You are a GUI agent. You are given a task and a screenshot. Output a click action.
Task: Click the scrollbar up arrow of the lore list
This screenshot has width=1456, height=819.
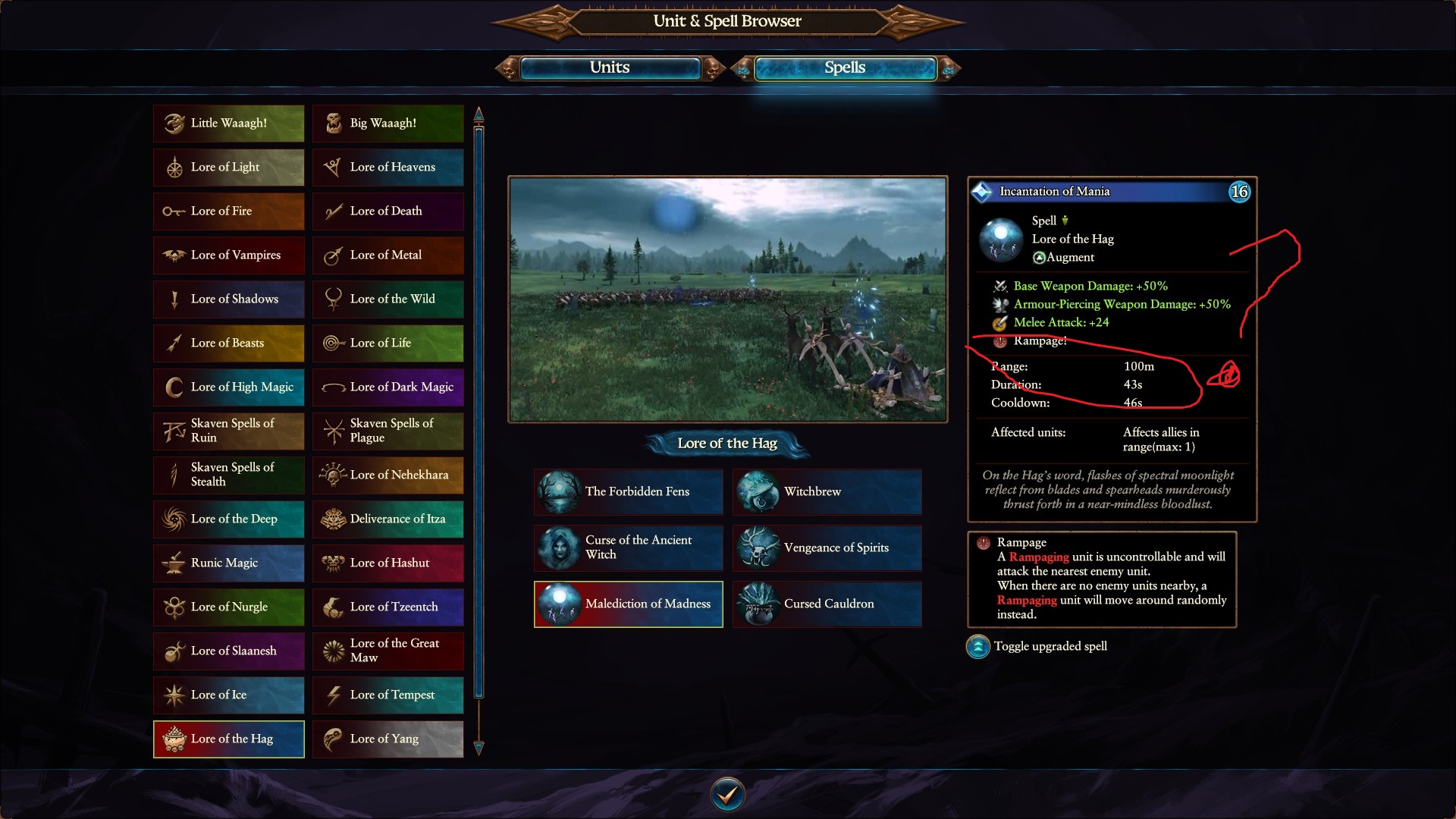(478, 114)
